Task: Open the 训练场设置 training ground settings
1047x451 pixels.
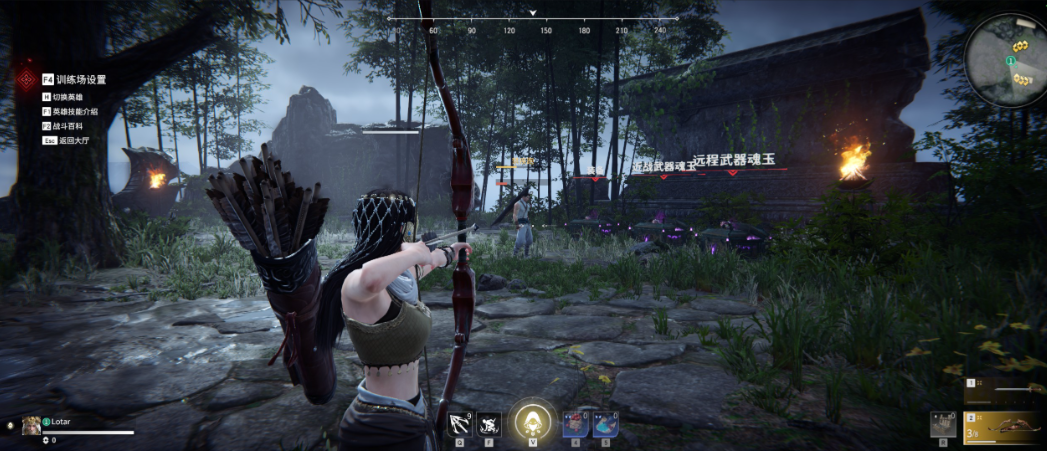Action: pos(81,79)
